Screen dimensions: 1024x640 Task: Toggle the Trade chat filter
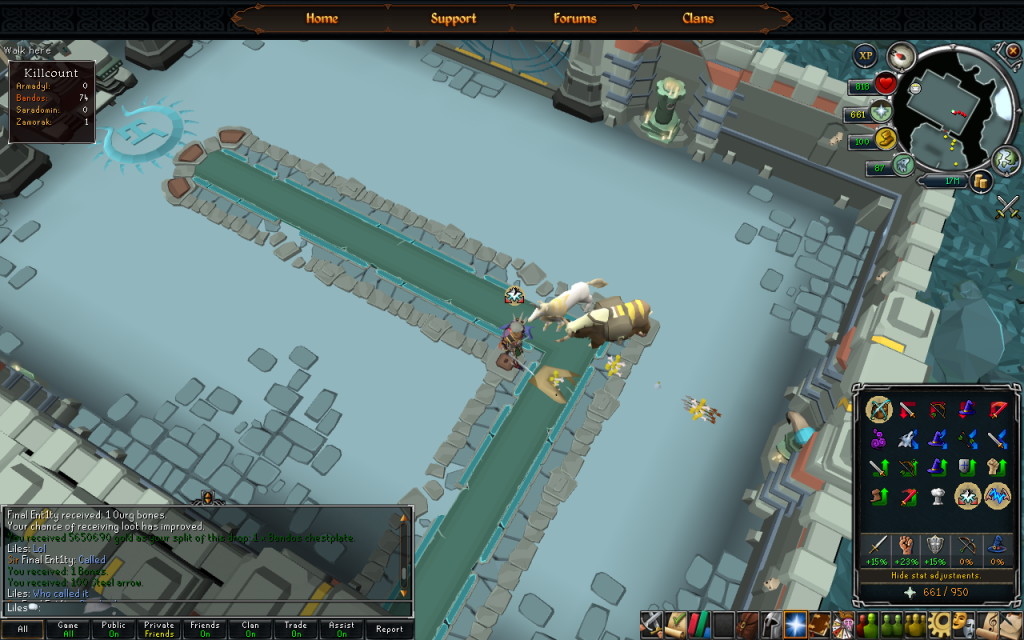pos(296,629)
